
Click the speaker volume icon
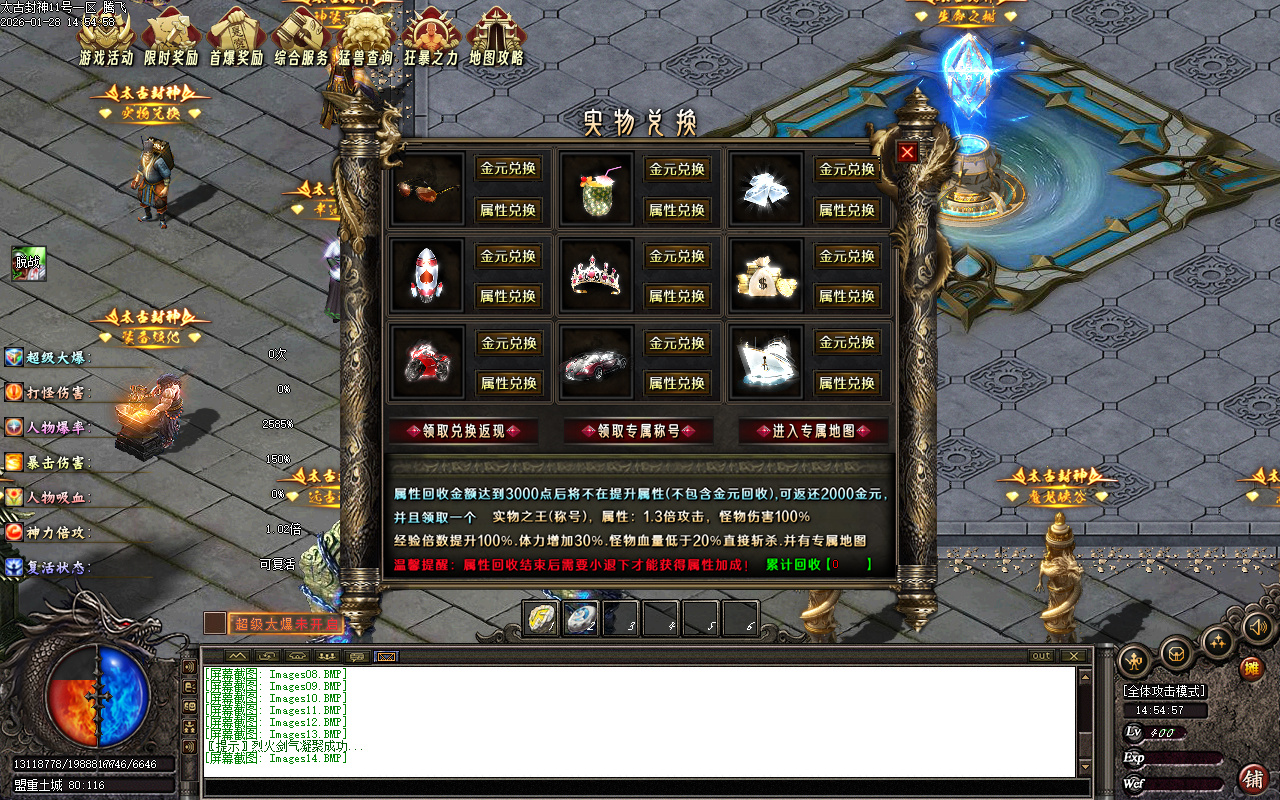(x=1258, y=628)
